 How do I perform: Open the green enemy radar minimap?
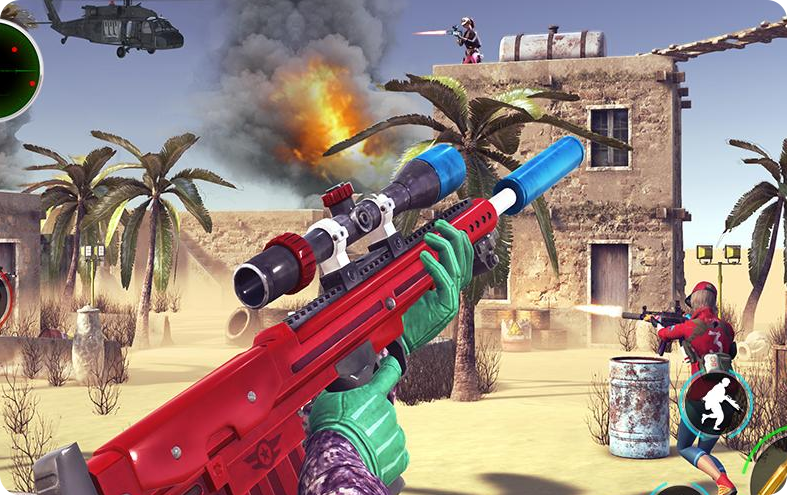click(x=14, y=67)
